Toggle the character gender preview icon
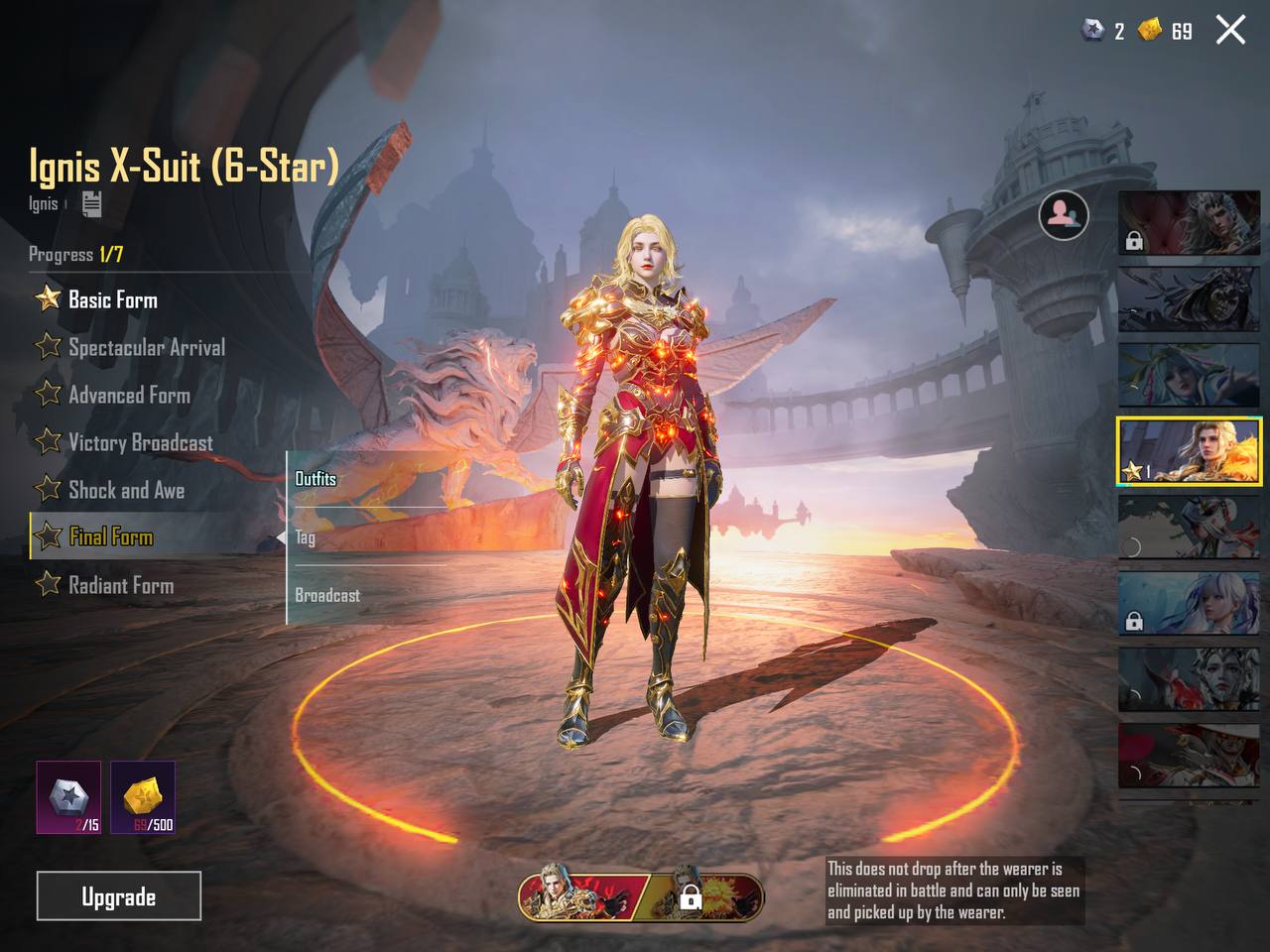 click(x=1064, y=214)
